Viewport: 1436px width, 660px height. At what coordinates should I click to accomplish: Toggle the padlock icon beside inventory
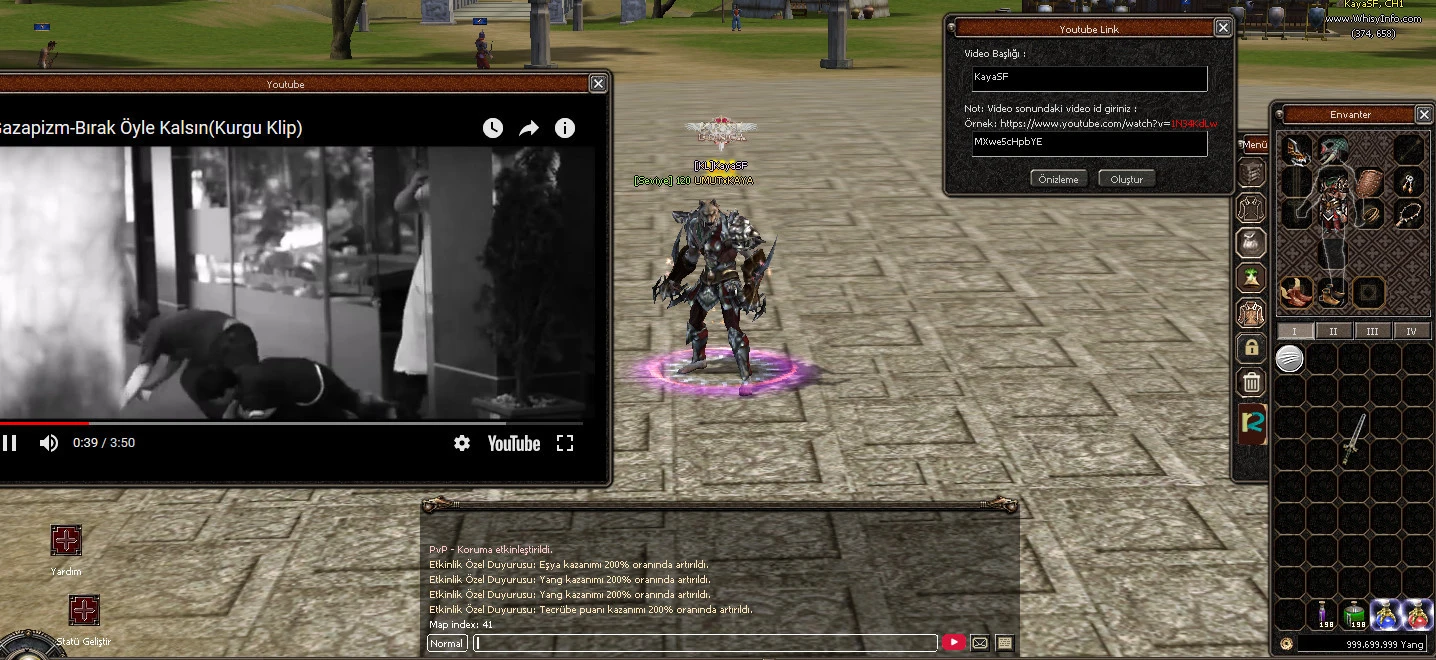[1251, 348]
